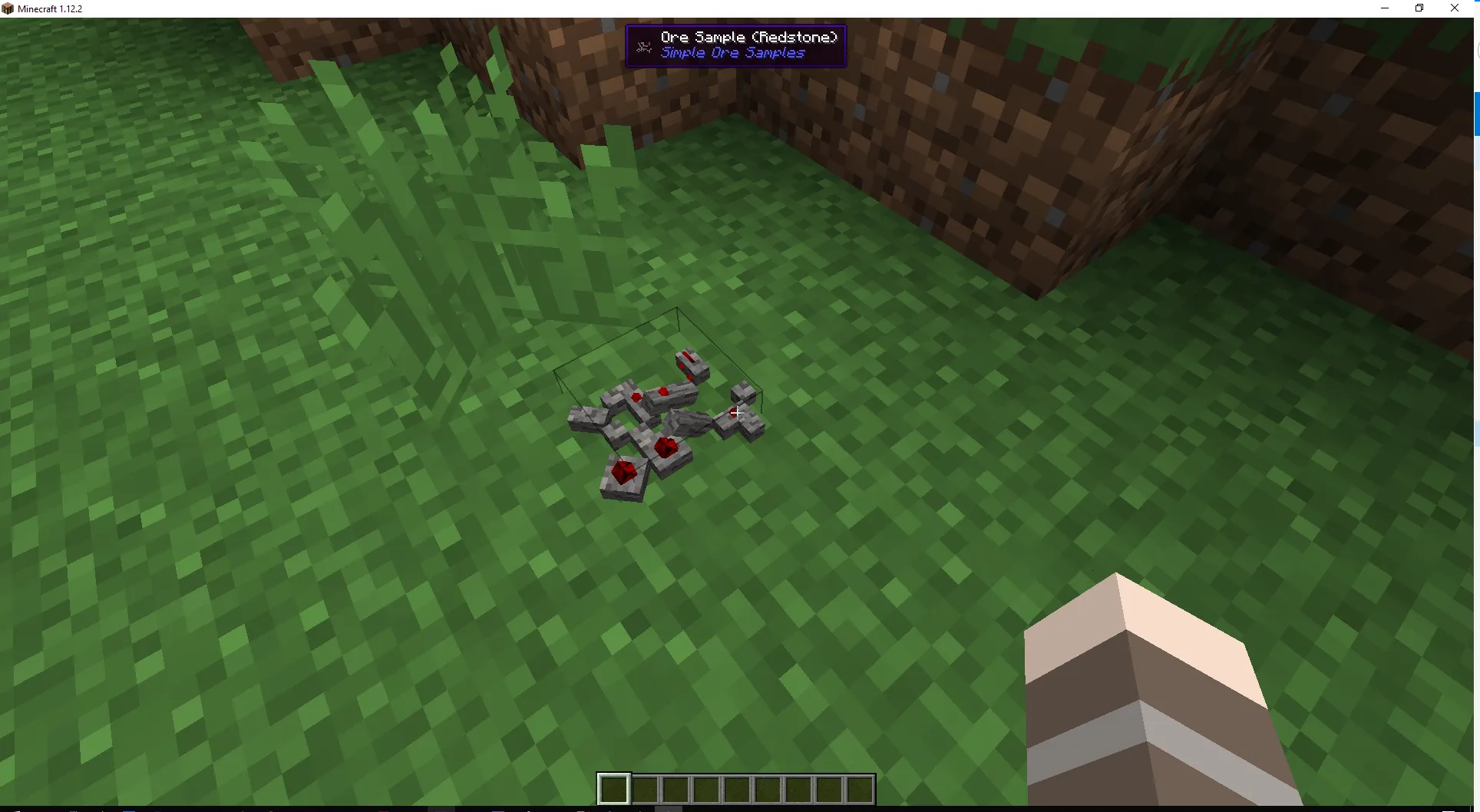The height and width of the screenshot is (812, 1480).
Task: Click the pickaxe icon in the tooltip
Action: 643,46
